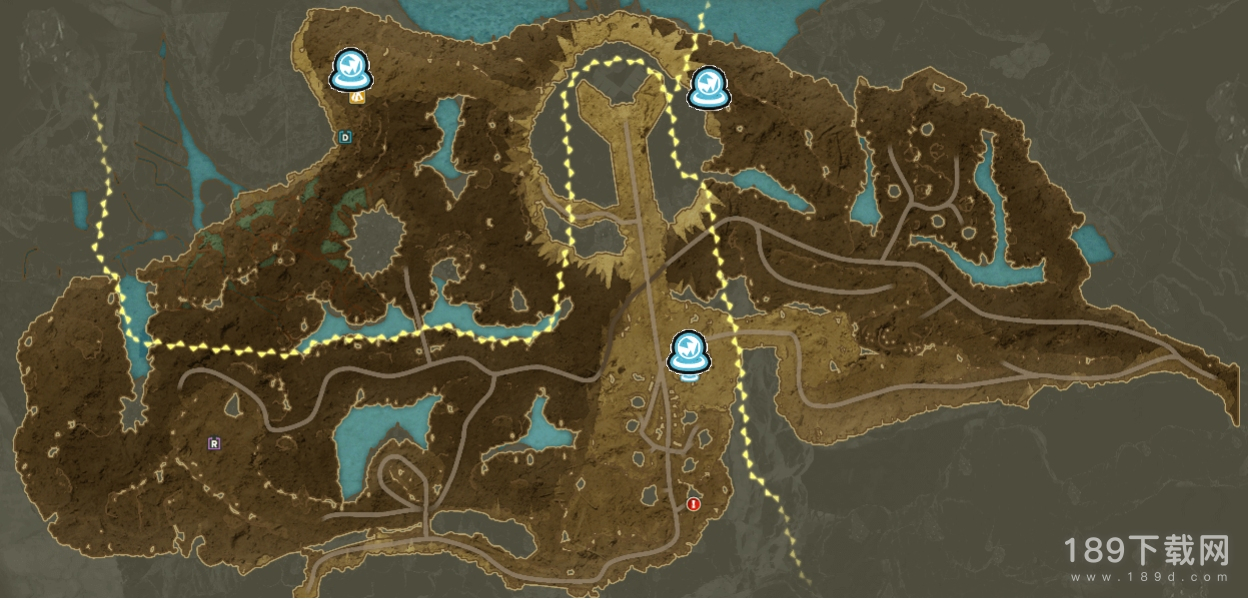This screenshot has height=599, width=1248.
Task: Select the northwest teleport crystal marker
Action: [351, 69]
